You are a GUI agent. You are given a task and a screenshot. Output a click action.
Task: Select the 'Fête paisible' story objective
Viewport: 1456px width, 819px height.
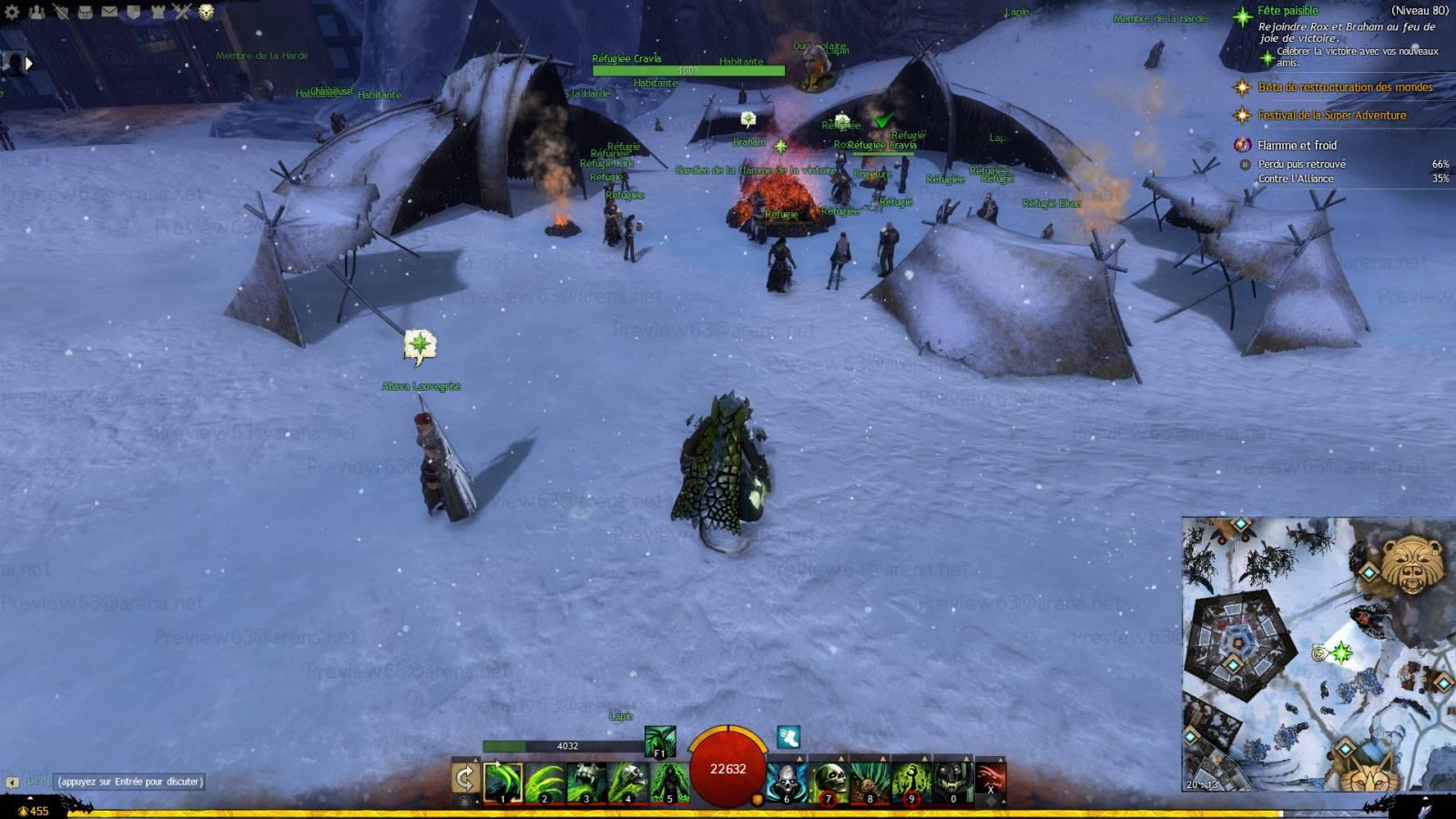(1288, 11)
